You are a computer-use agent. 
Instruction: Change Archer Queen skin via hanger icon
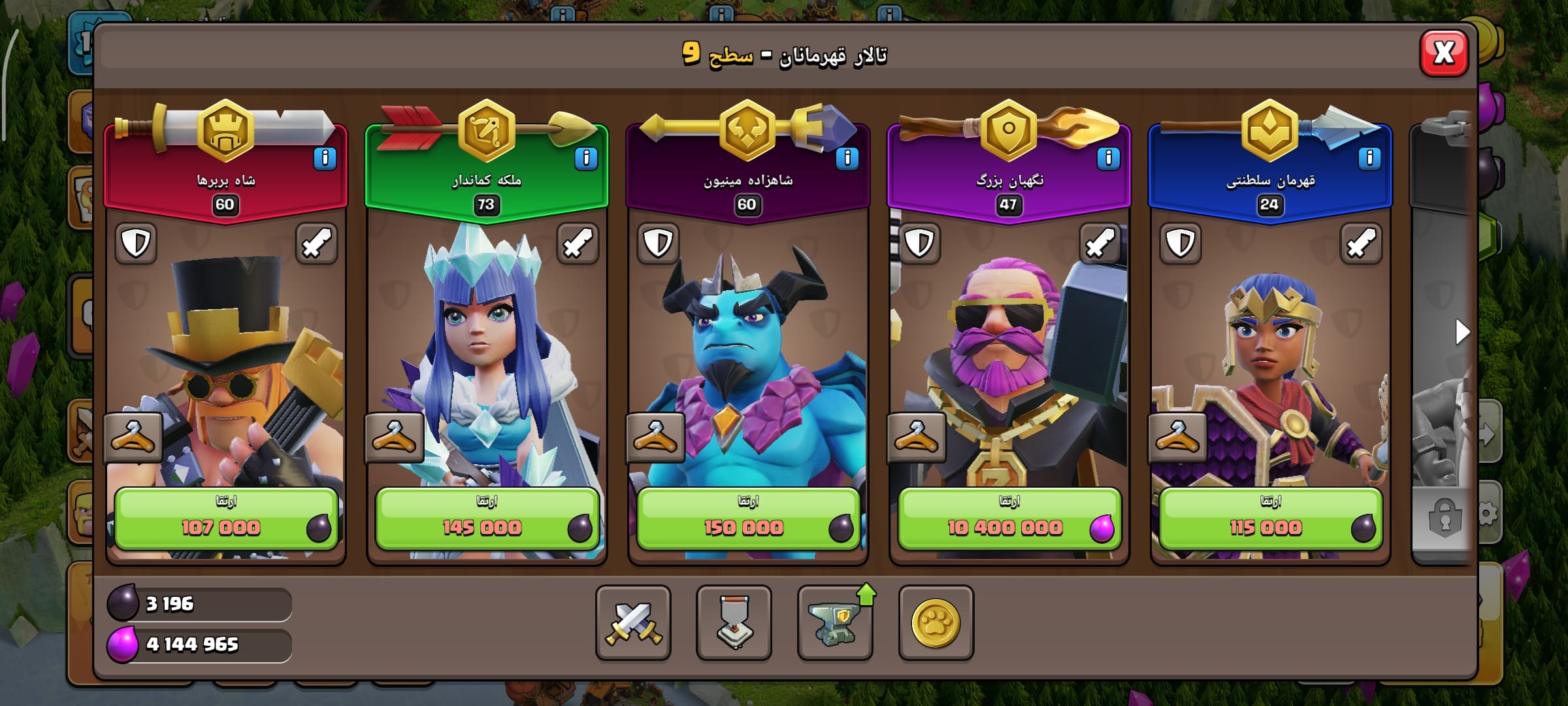(394, 437)
